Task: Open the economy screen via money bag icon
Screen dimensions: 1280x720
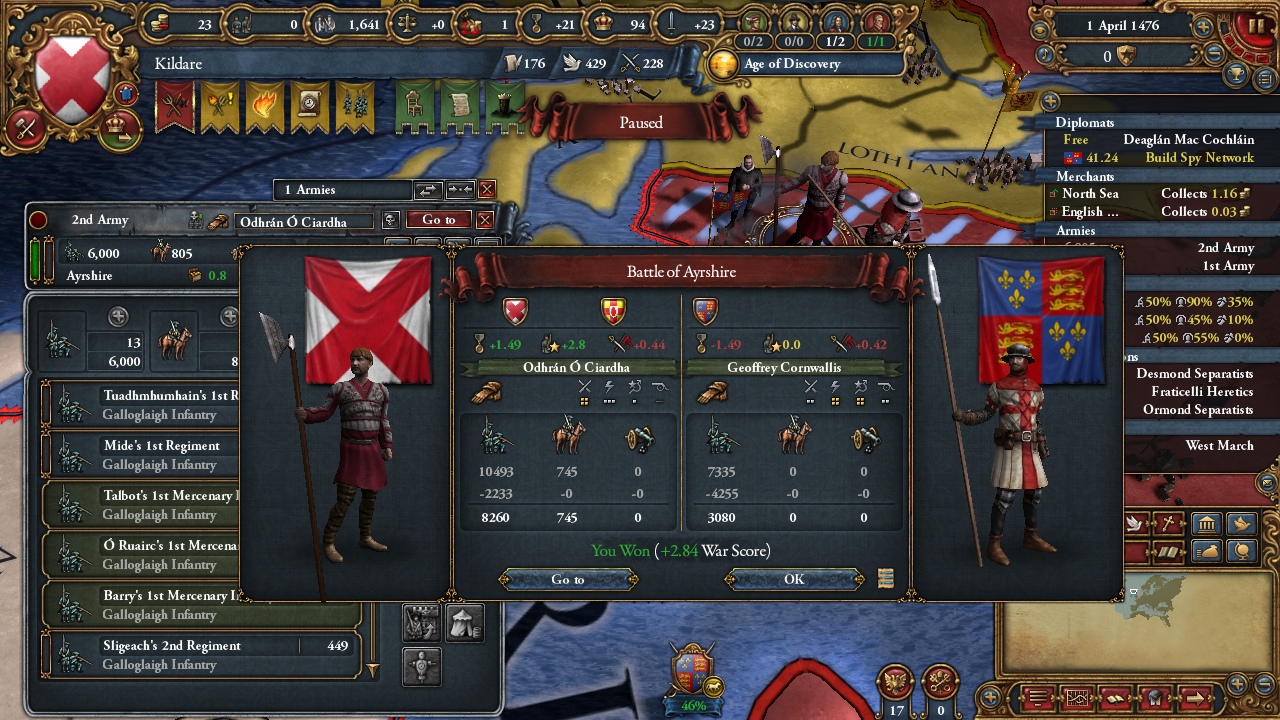Action: [x=1207, y=549]
